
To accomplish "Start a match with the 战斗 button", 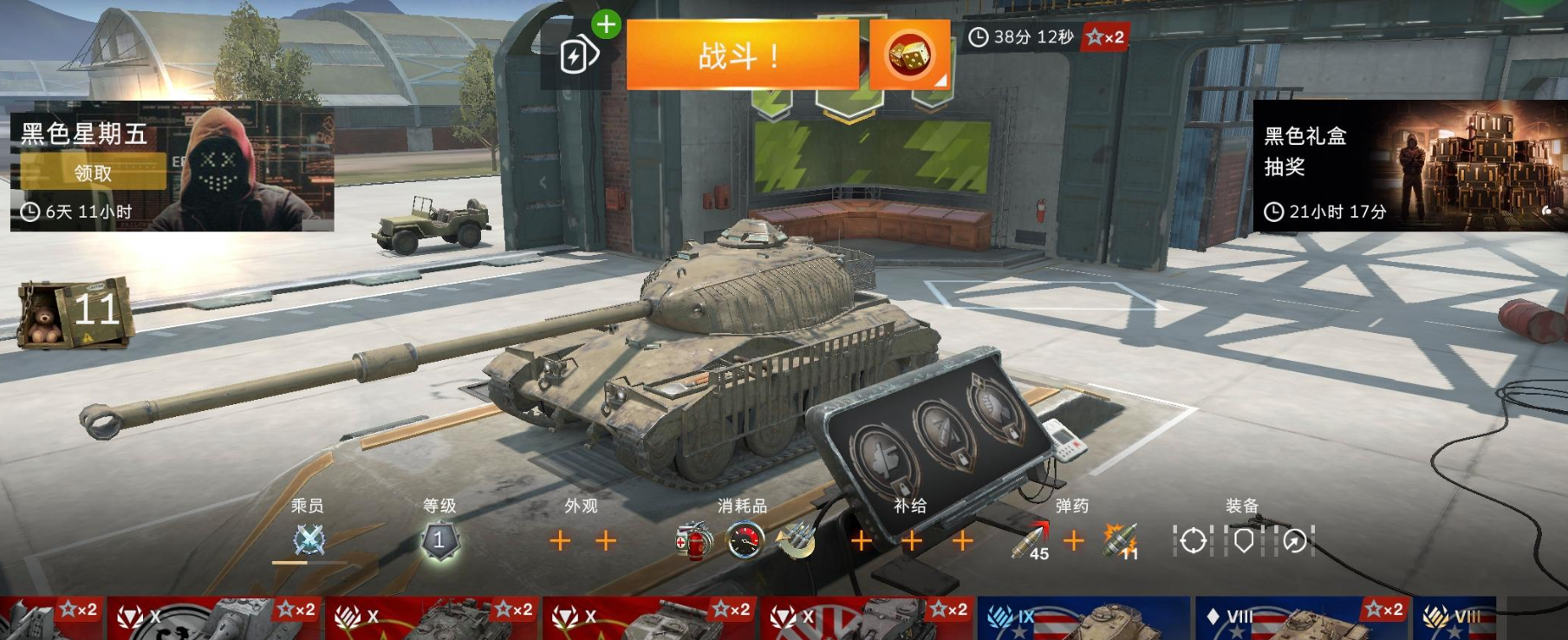I will [742, 55].
